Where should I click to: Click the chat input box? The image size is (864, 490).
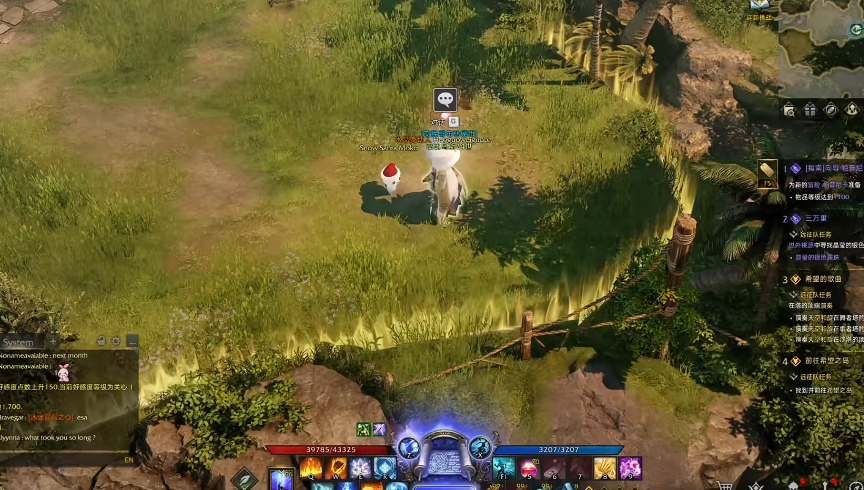point(60,460)
